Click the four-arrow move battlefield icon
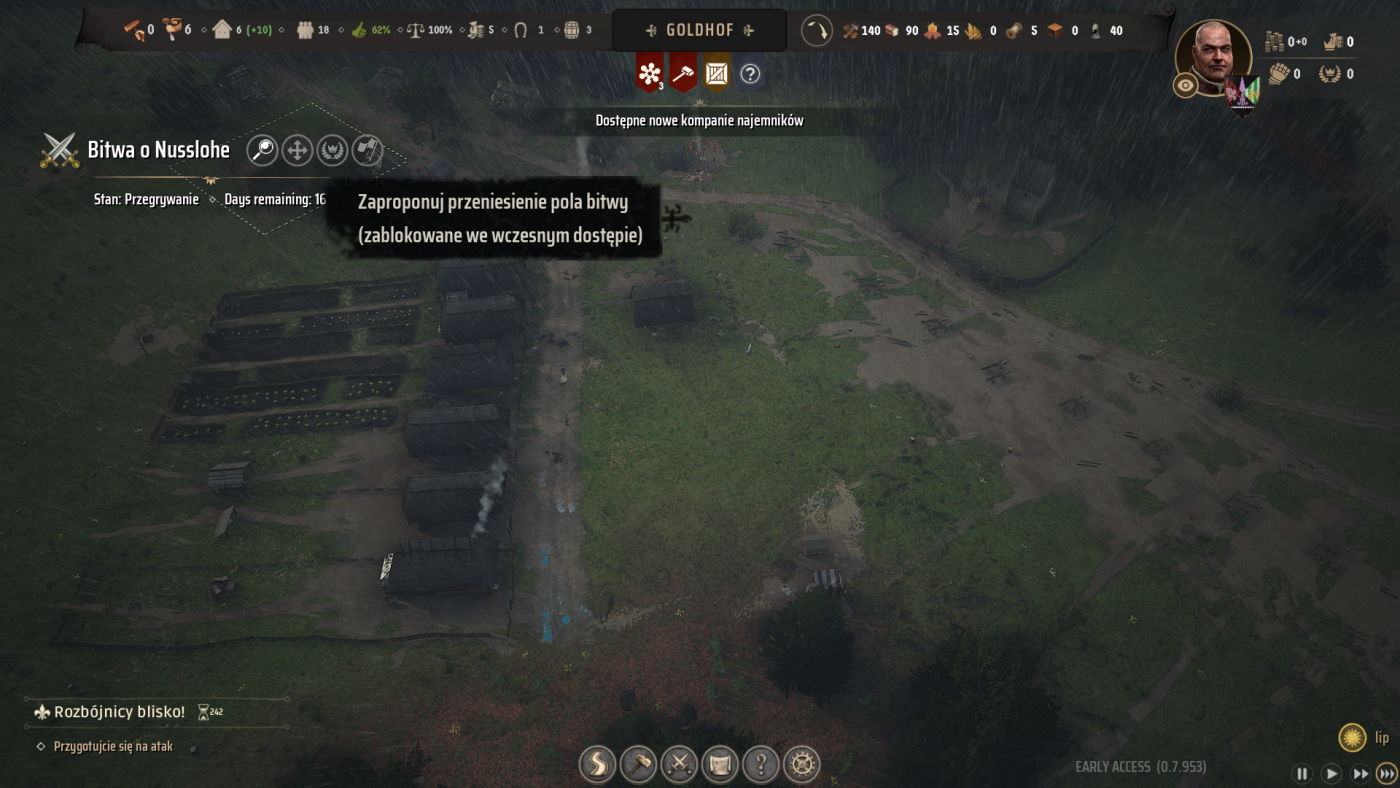The width and height of the screenshot is (1400, 788). [297, 150]
